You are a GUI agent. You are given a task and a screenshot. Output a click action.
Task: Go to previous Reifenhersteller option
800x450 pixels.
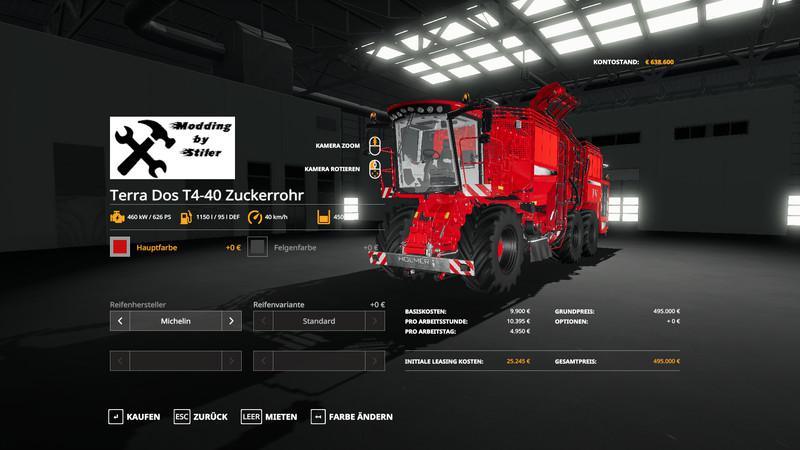click(x=120, y=321)
